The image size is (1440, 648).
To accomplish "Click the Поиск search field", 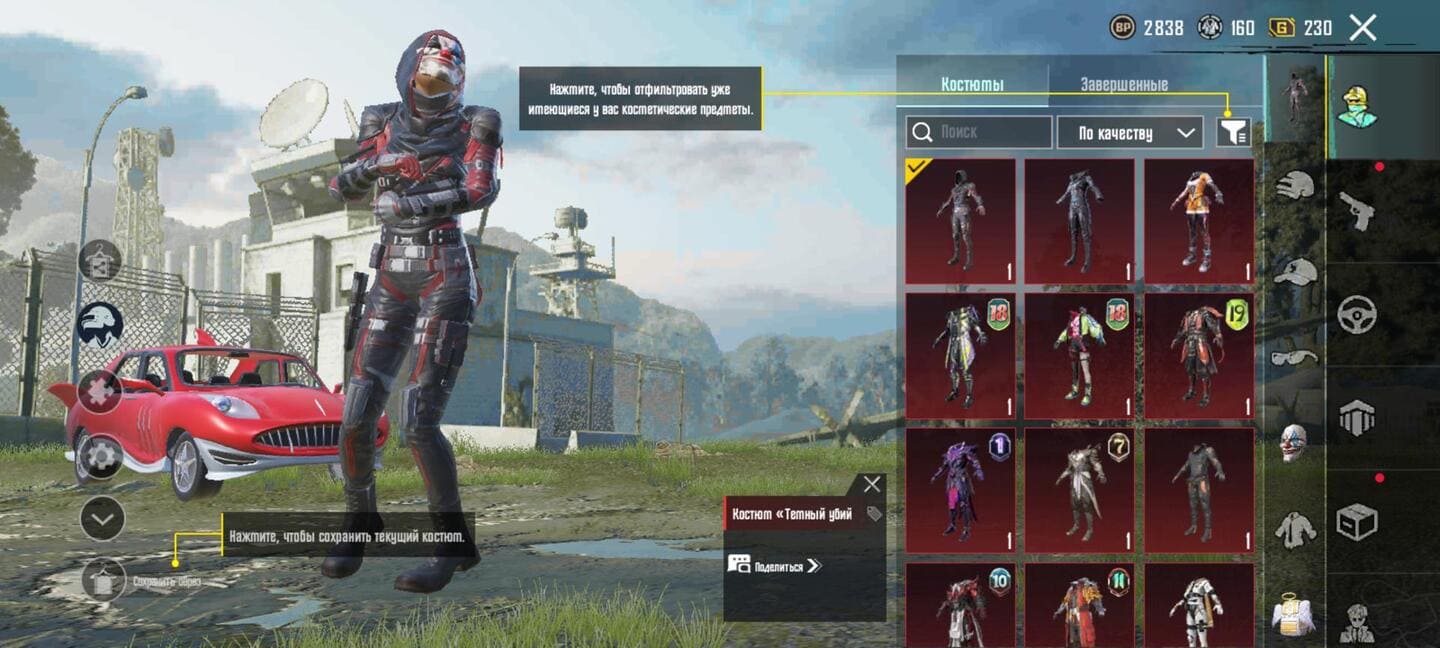I will tap(979, 132).
